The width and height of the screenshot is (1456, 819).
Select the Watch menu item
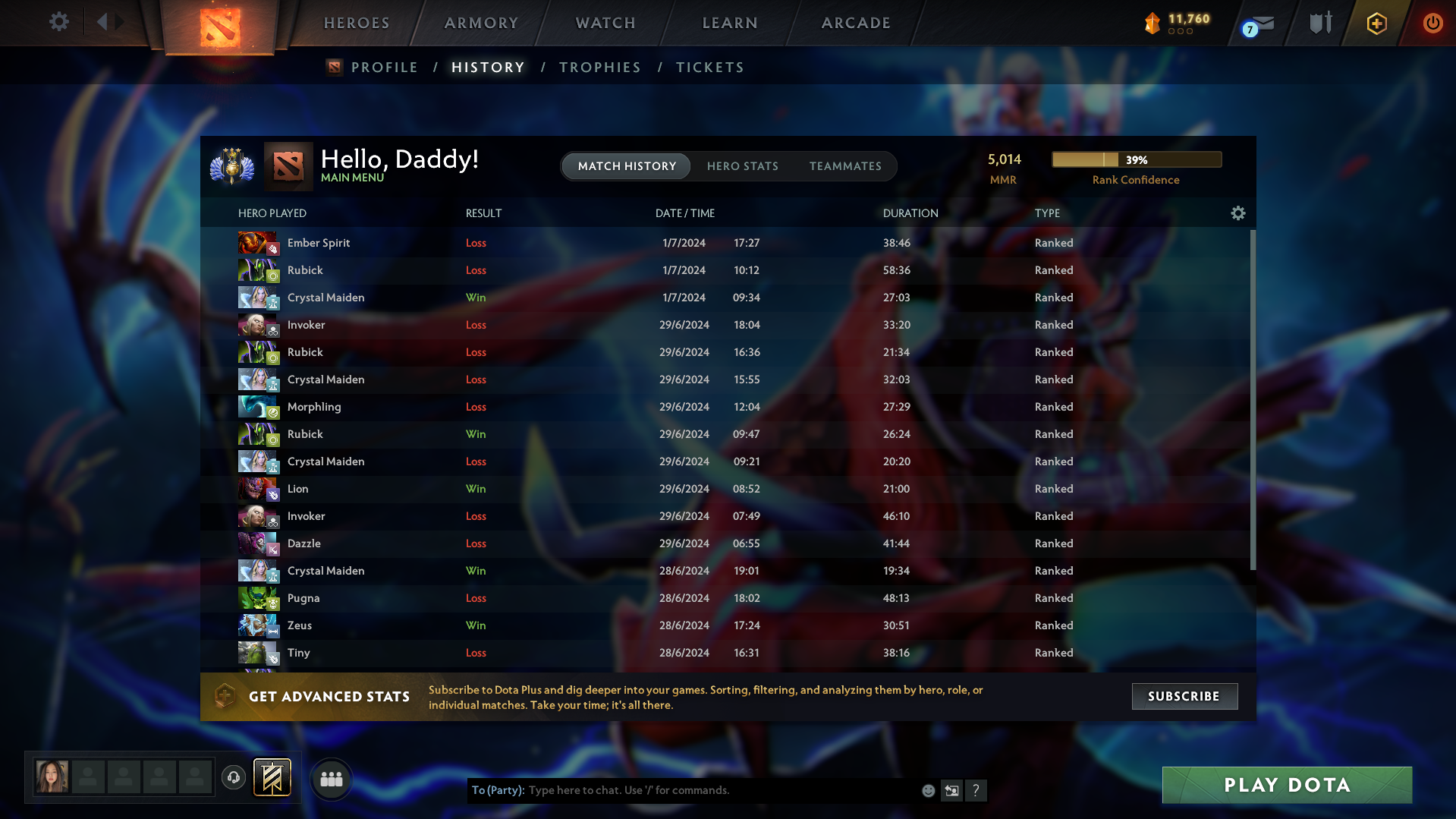605,23
